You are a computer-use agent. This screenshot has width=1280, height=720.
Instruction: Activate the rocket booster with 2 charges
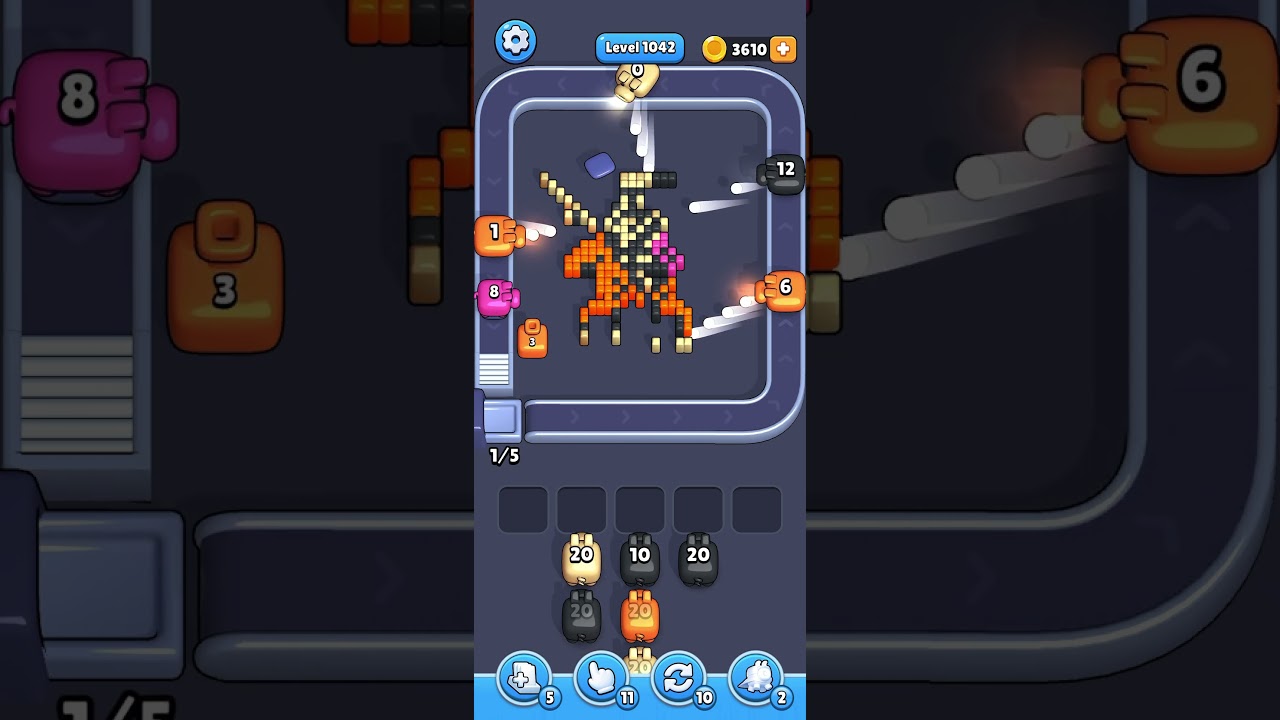[x=757, y=677]
